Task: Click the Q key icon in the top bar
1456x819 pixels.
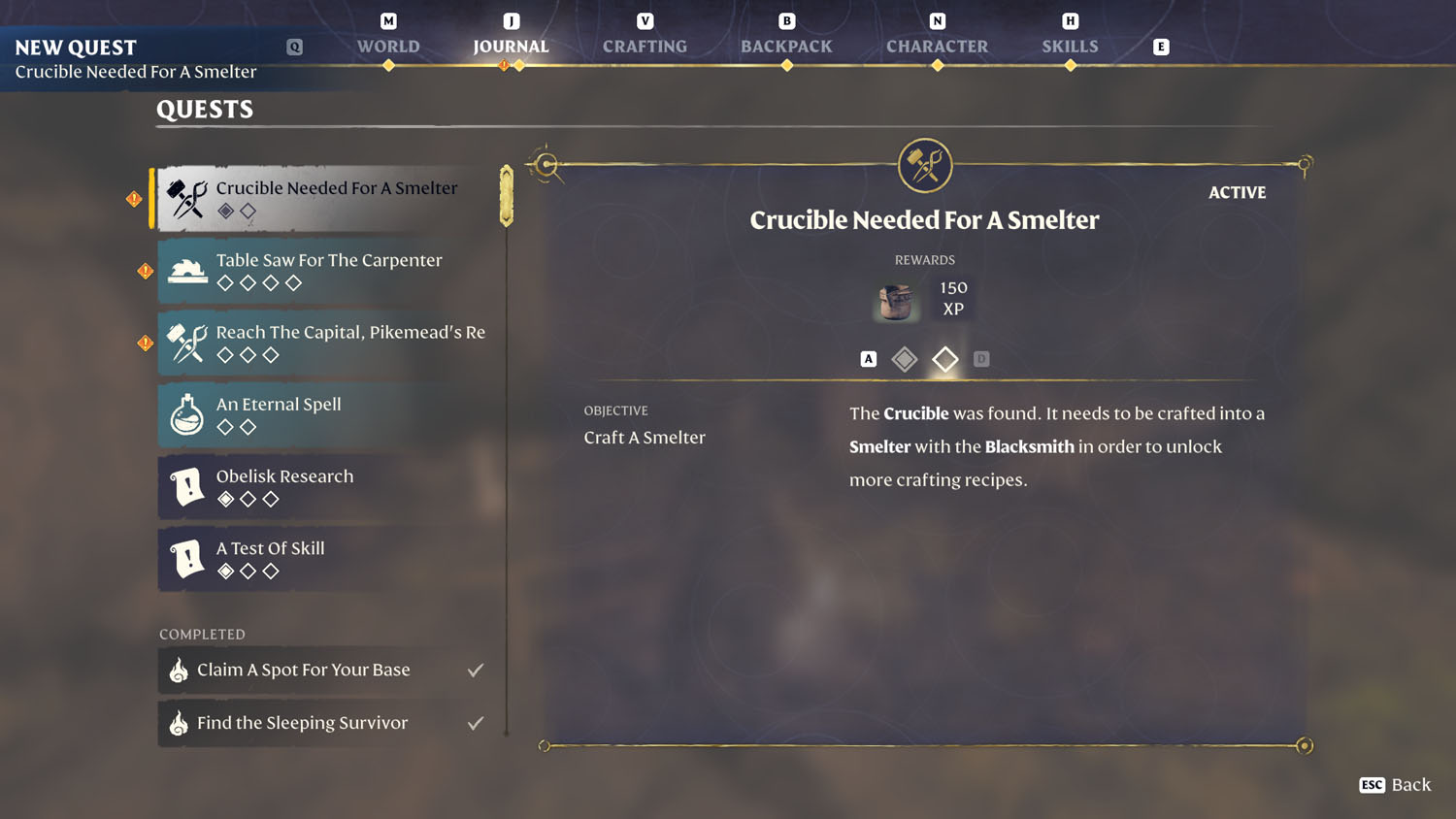Action: click(294, 46)
